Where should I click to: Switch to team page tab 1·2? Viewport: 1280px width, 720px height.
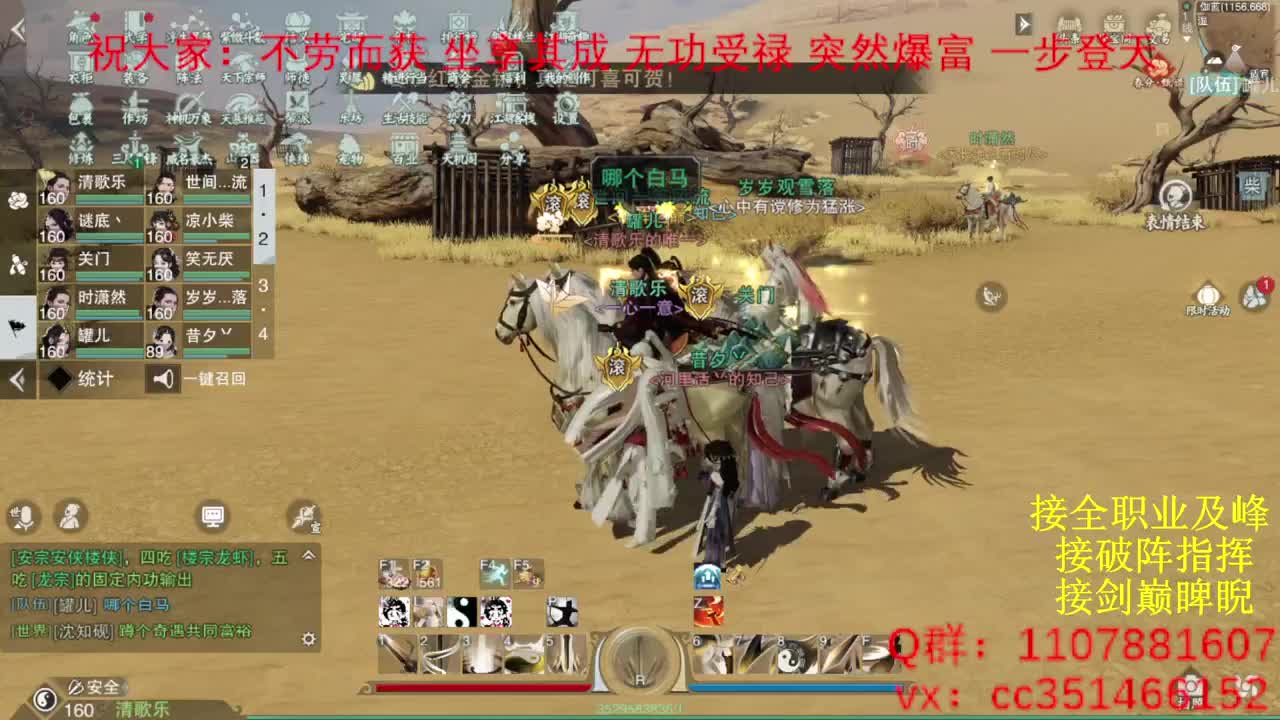(263, 214)
